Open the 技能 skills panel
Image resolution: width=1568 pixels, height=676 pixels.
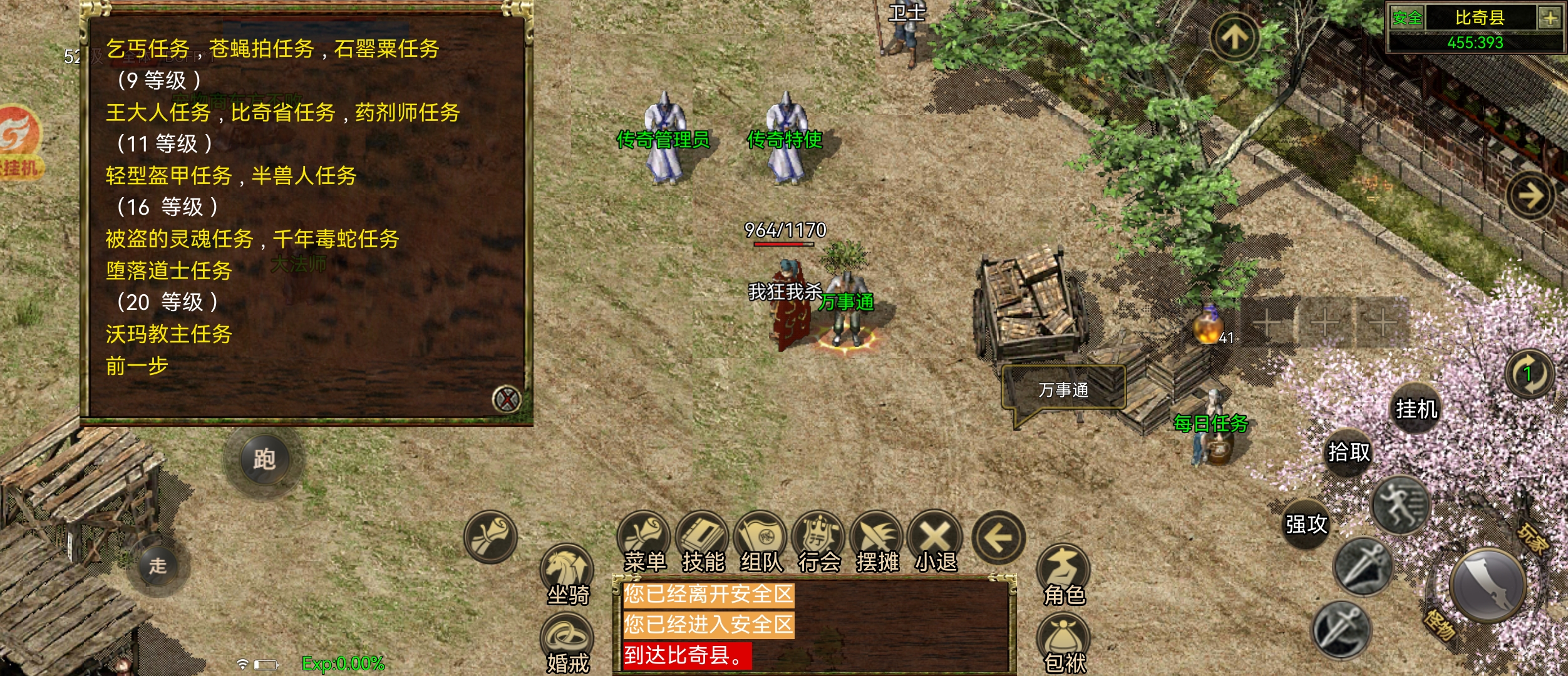pos(703,543)
